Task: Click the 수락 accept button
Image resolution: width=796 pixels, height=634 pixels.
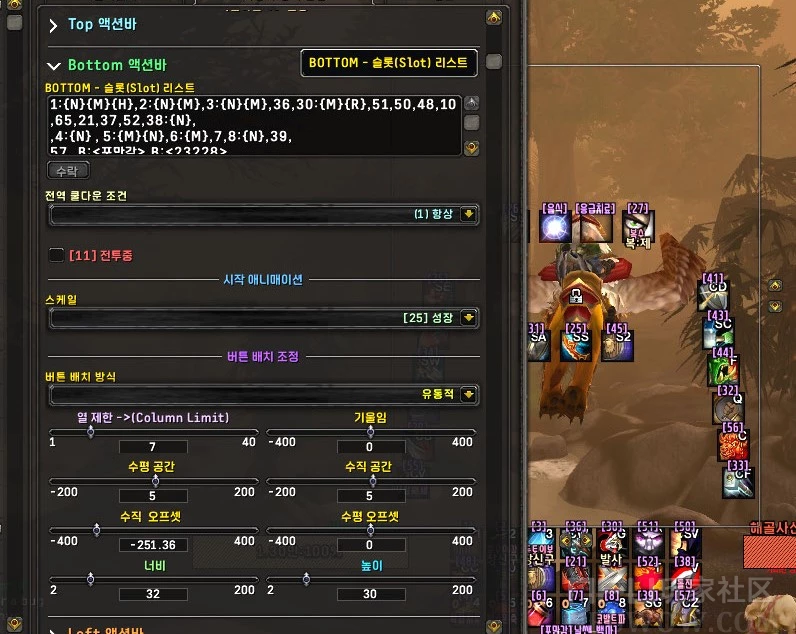Action: click(x=68, y=171)
